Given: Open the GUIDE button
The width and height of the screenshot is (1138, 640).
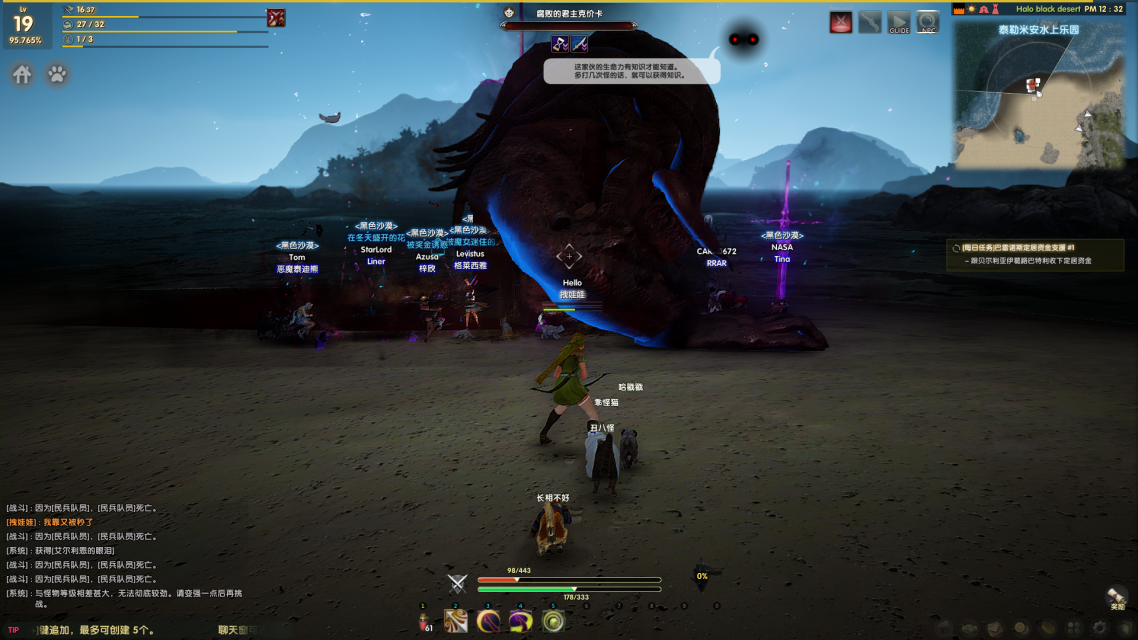Looking at the screenshot, I should pos(899,23).
